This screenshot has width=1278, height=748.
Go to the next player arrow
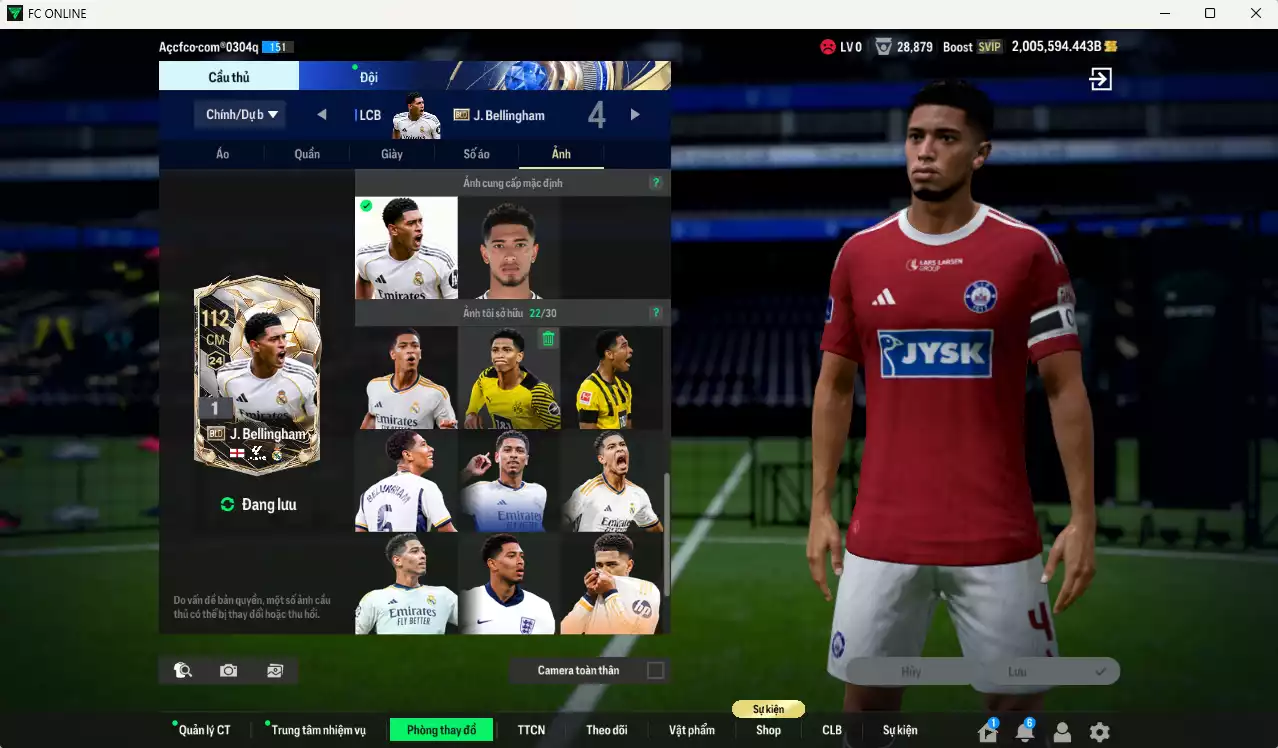click(x=635, y=115)
